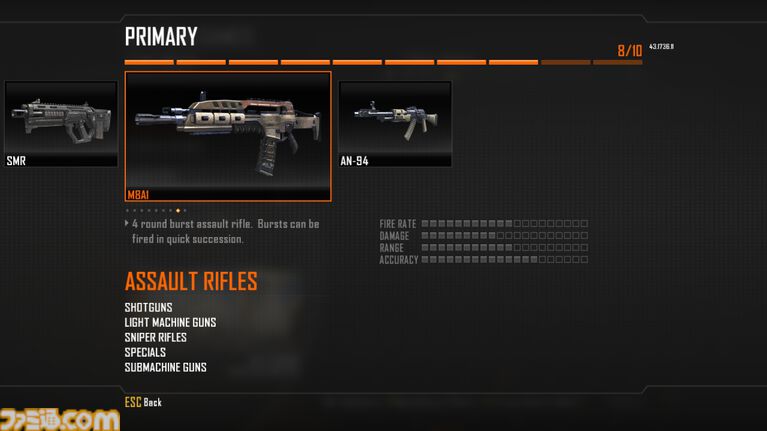Browse the Sniper Rifles category
This screenshot has height=431, width=767.
click(x=156, y=337)
